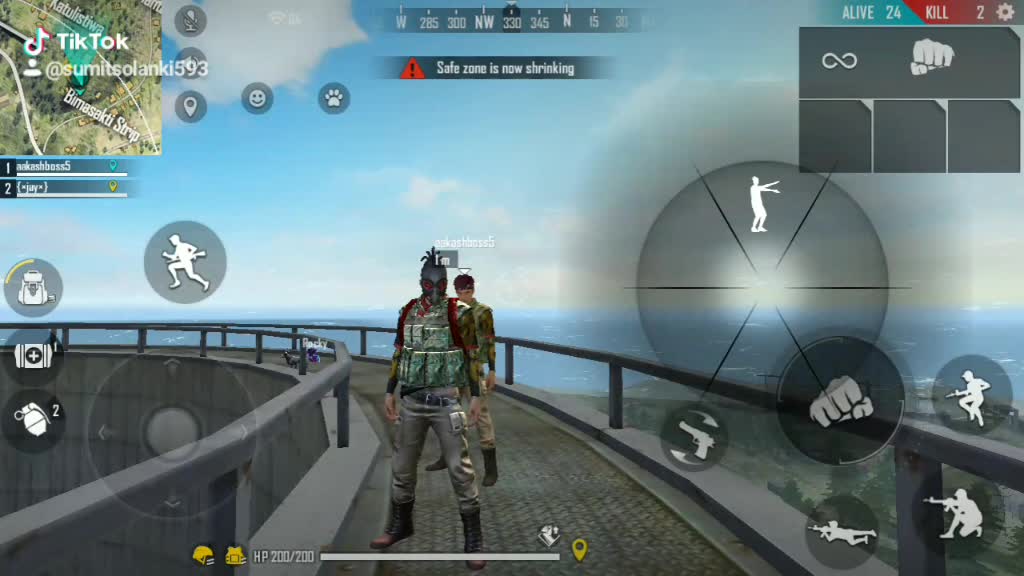
Task: Punch with the fist attack button
Action: click(x=840, y=401)
